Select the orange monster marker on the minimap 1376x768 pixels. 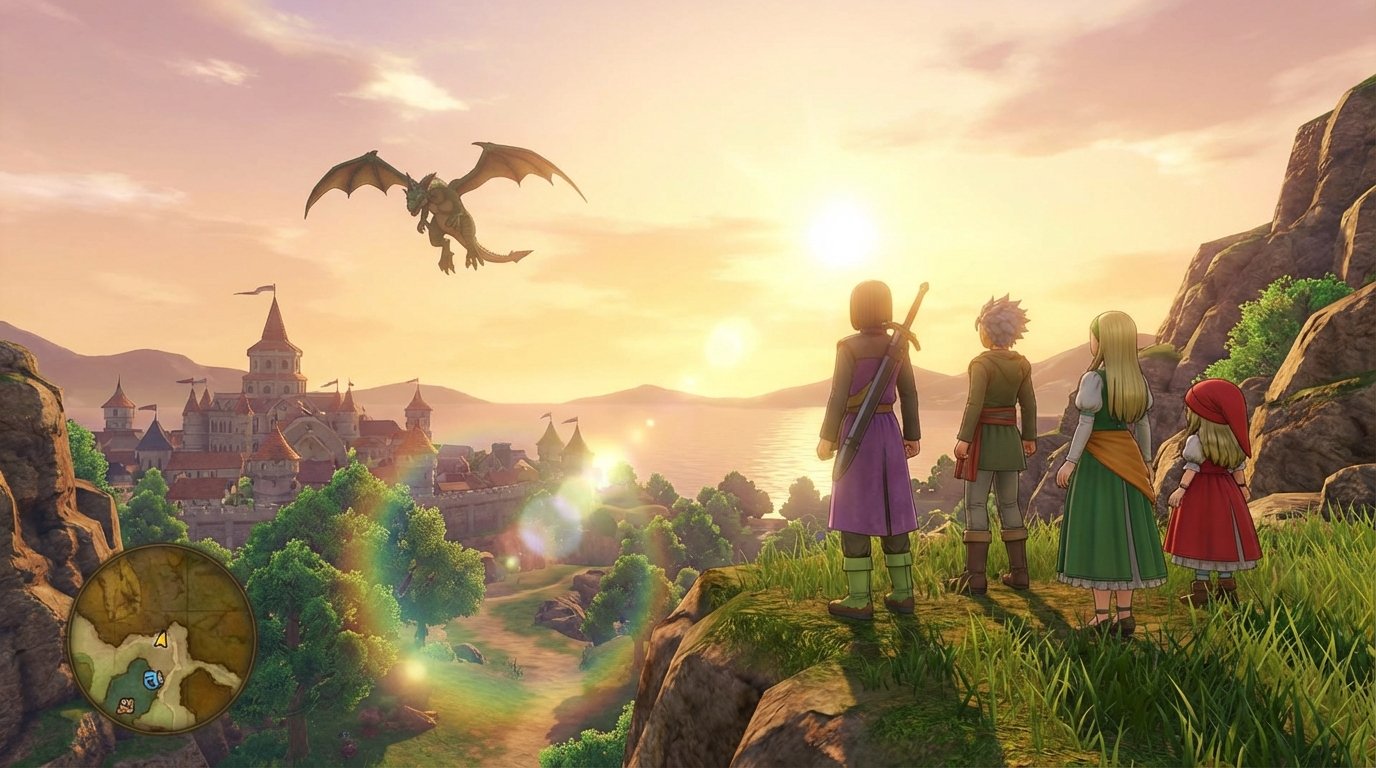(127, 705)
